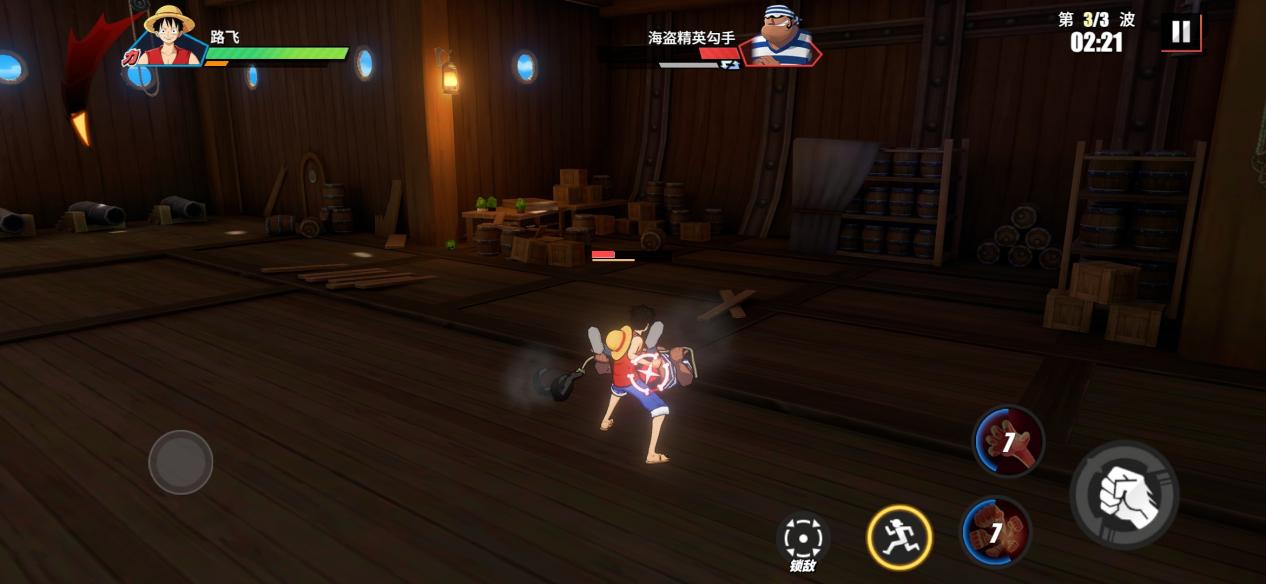Tap the virtual movement joystick
The width and height of the screenshot is (1266, 584).
[181, 462]
